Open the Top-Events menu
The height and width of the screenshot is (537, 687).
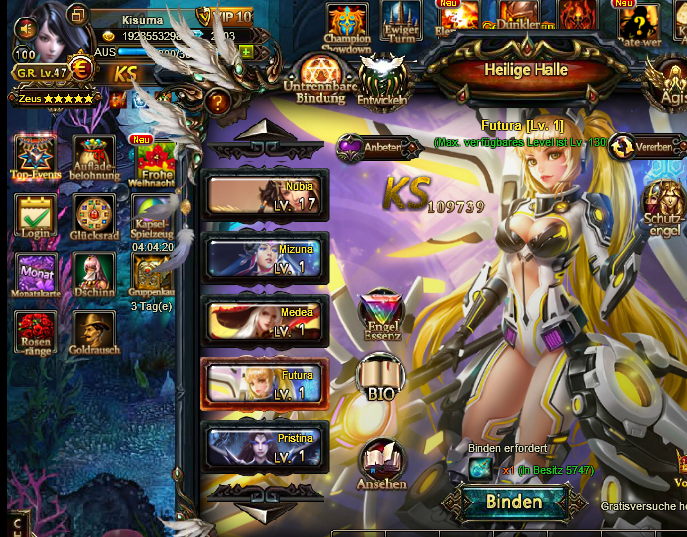(x=36, y=159)
